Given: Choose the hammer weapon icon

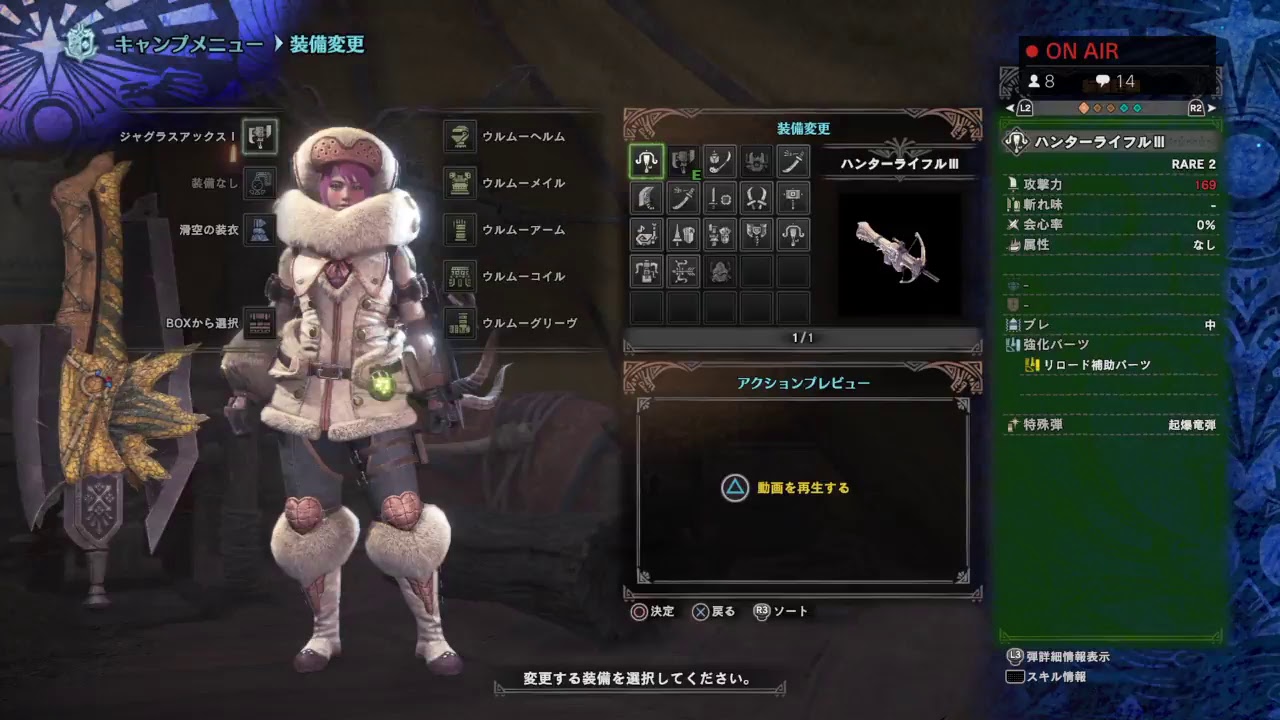Looking at the screenshot, I should (x=794, y=198).
